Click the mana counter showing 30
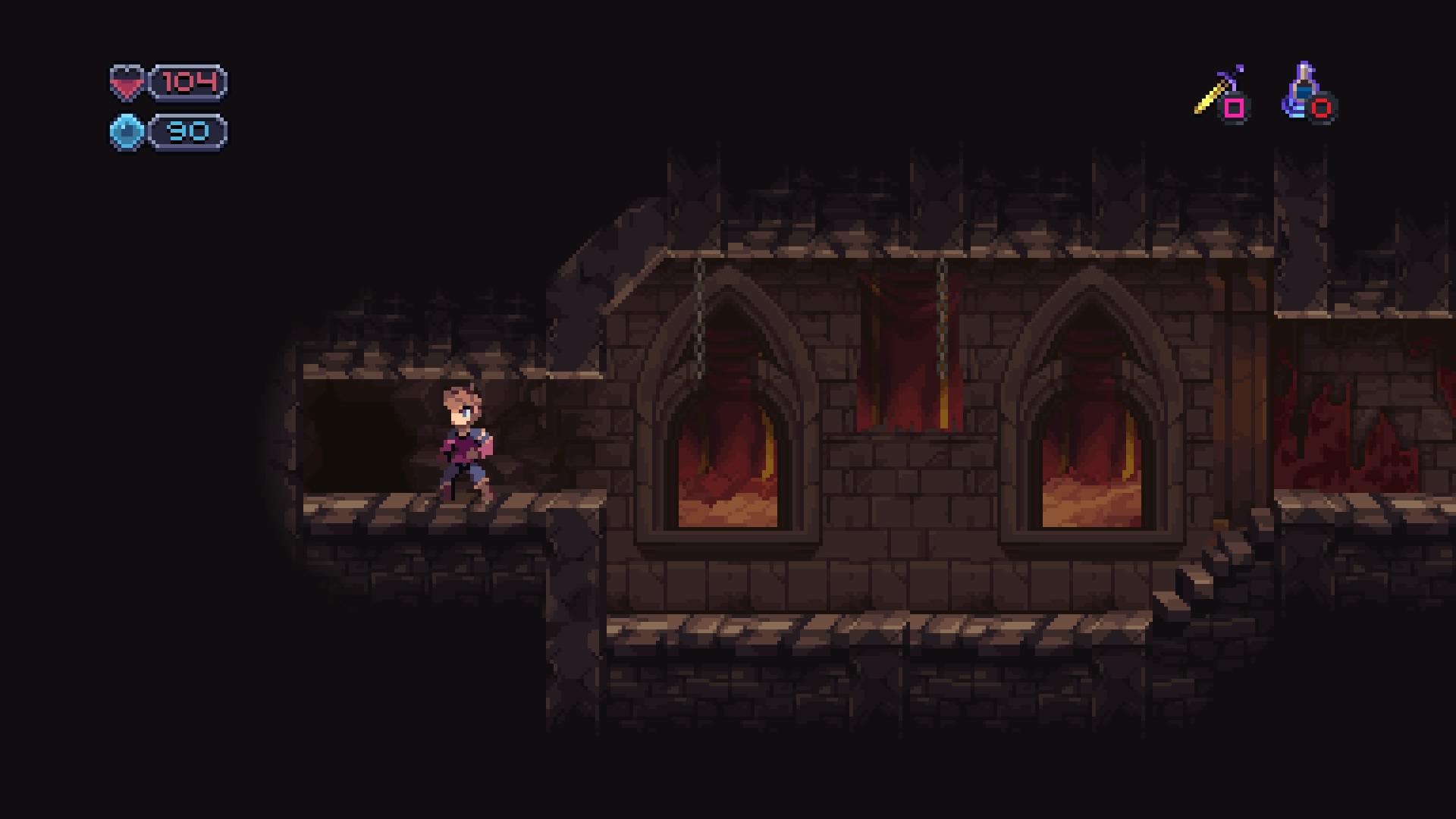 pos(187,133)
